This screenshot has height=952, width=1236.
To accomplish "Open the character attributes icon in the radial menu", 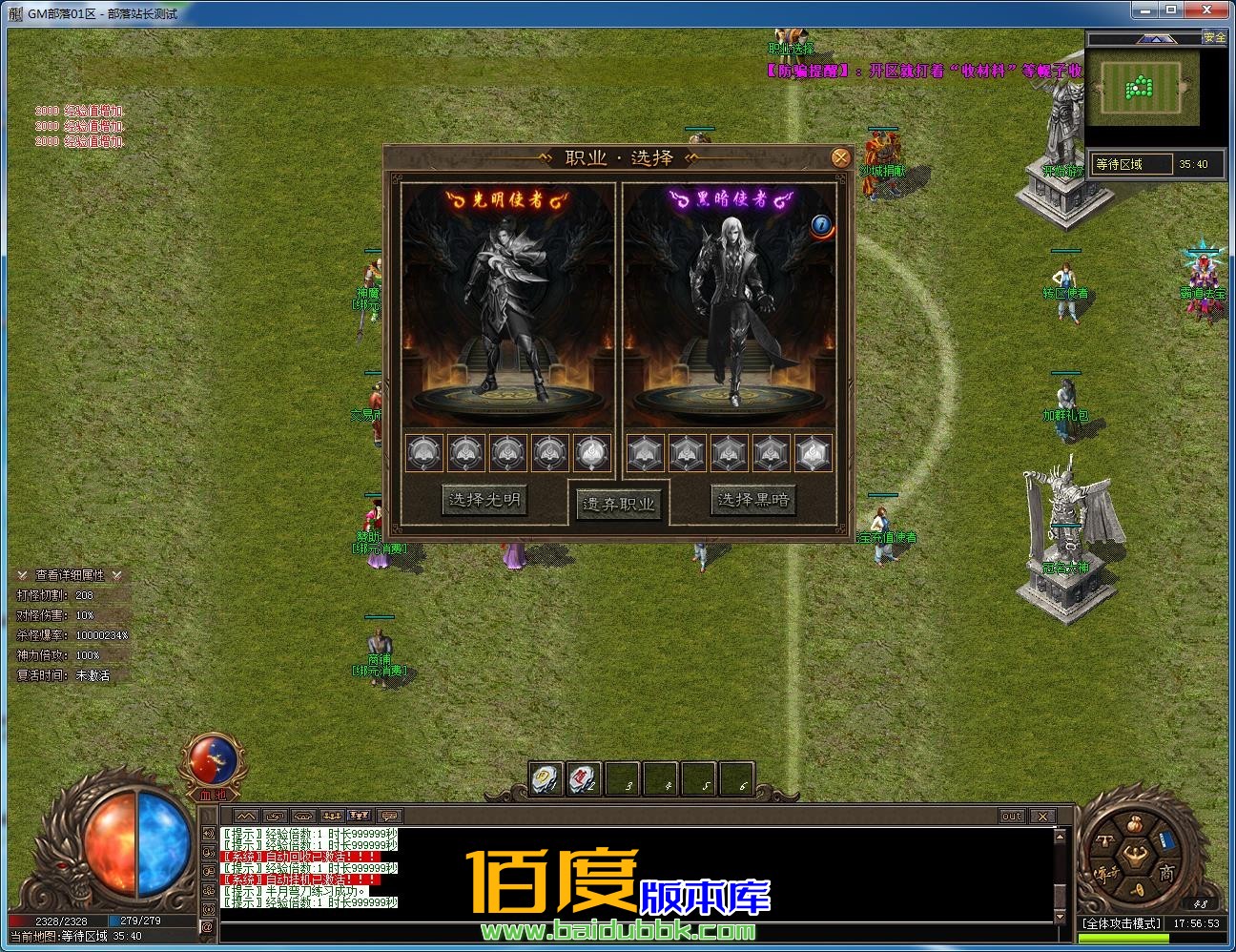I will click(x=1134, y=853).
